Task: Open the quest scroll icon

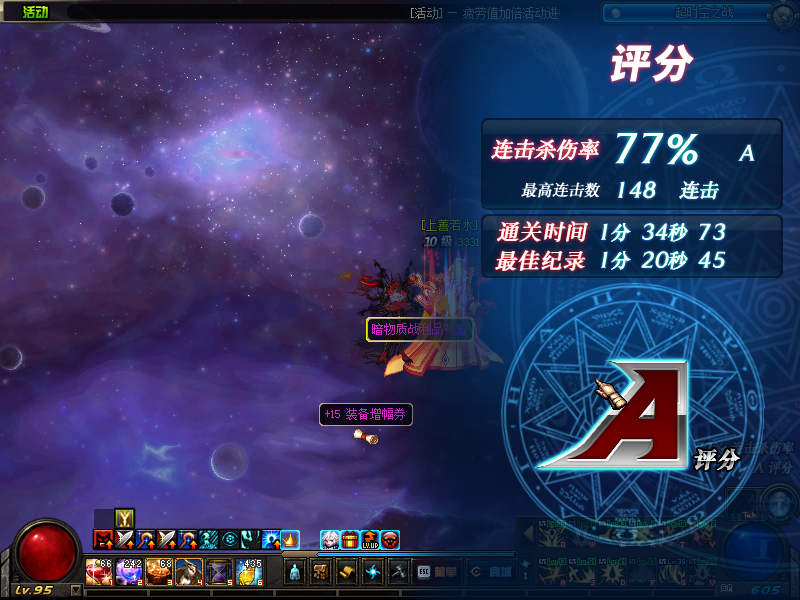Action: point(347,573)
